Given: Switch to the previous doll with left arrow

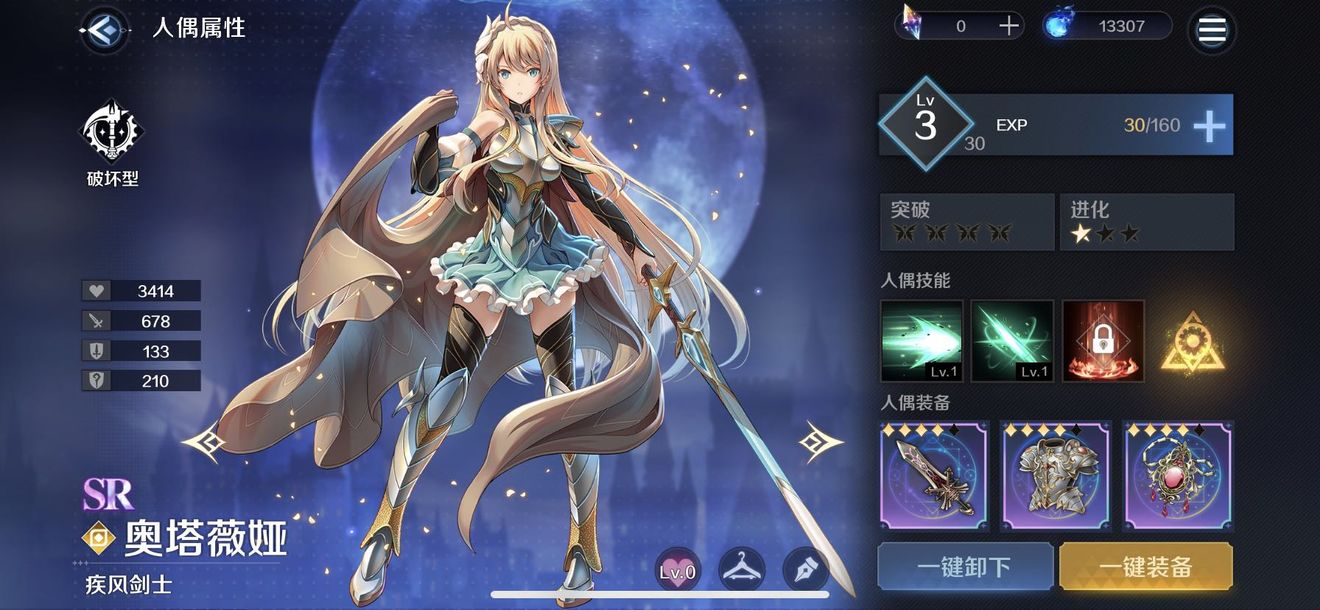Looking at the screenshot, I should click(203, 441).
